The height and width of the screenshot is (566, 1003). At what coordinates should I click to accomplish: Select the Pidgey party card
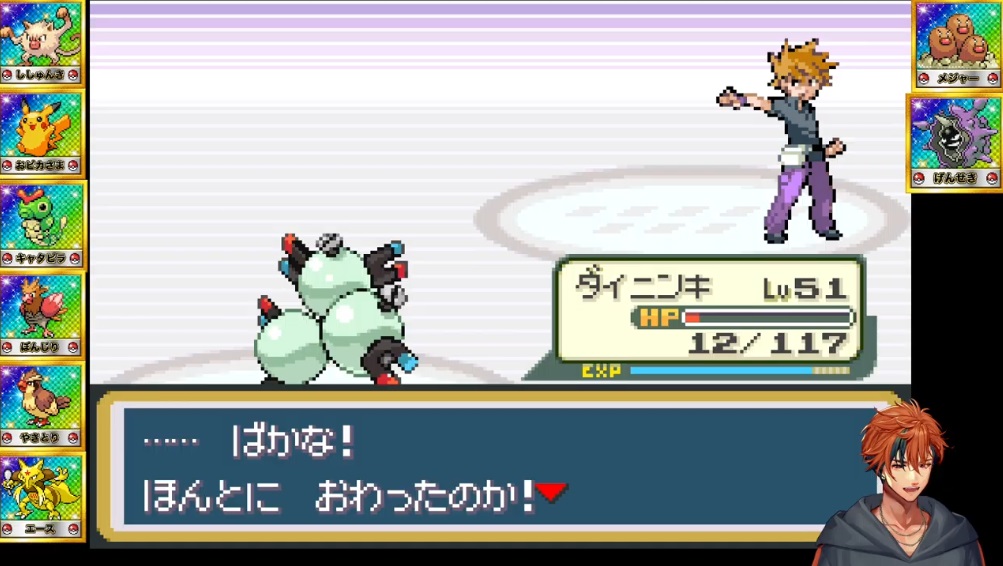pos(42,405)
